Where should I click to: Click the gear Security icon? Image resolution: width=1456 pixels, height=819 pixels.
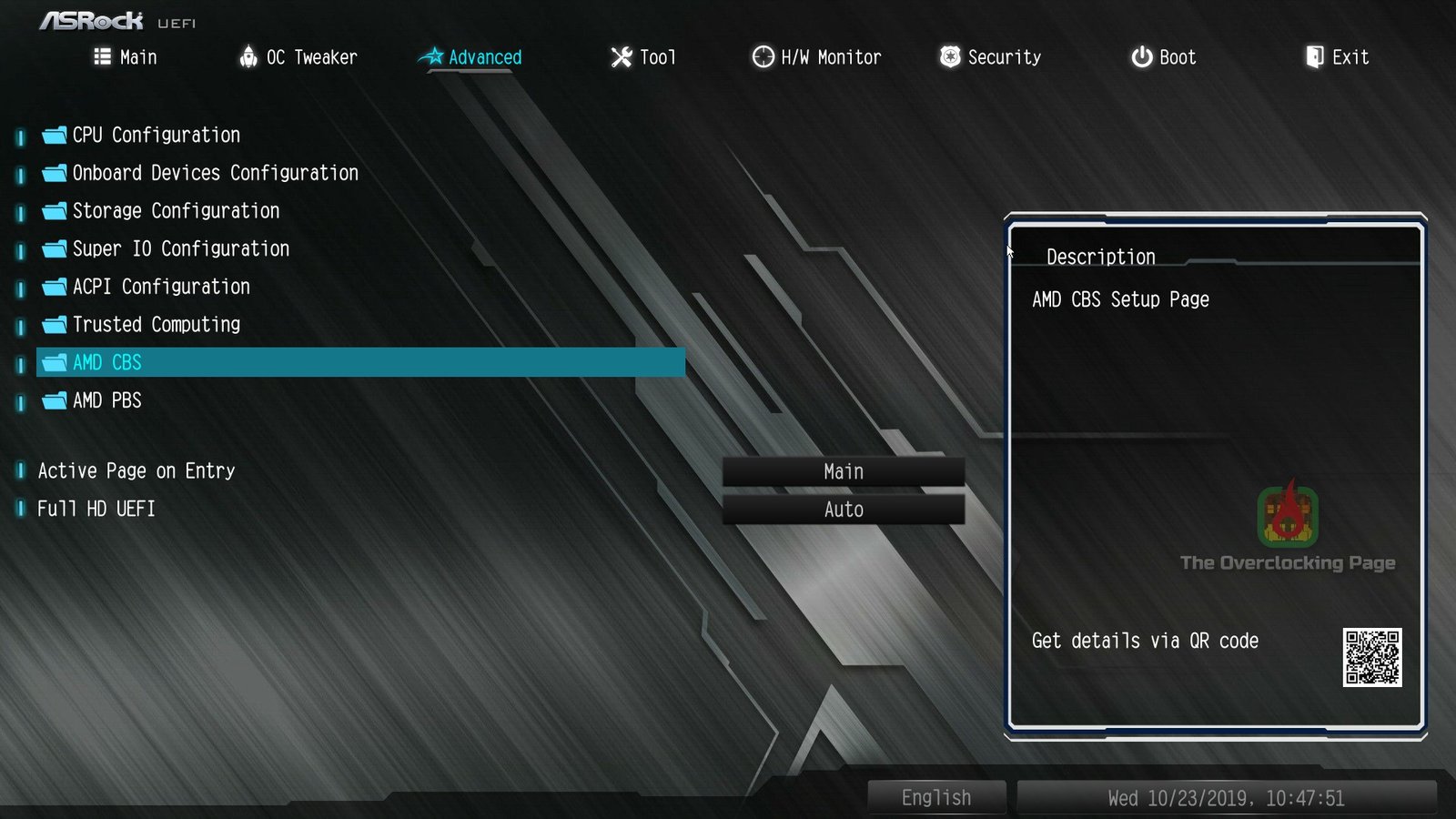[950, 56]
